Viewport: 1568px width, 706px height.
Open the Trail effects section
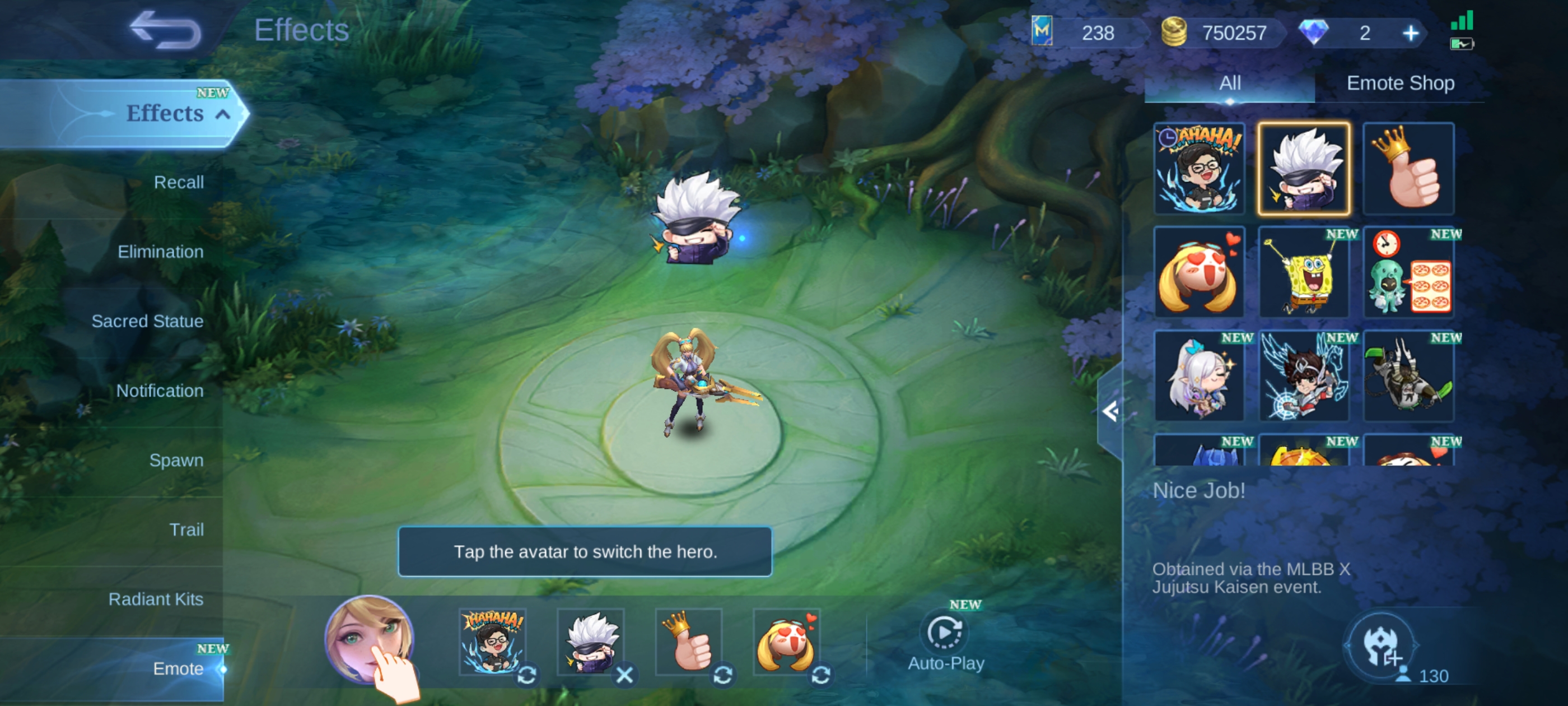pyautogui.click(x=186, y=529)
